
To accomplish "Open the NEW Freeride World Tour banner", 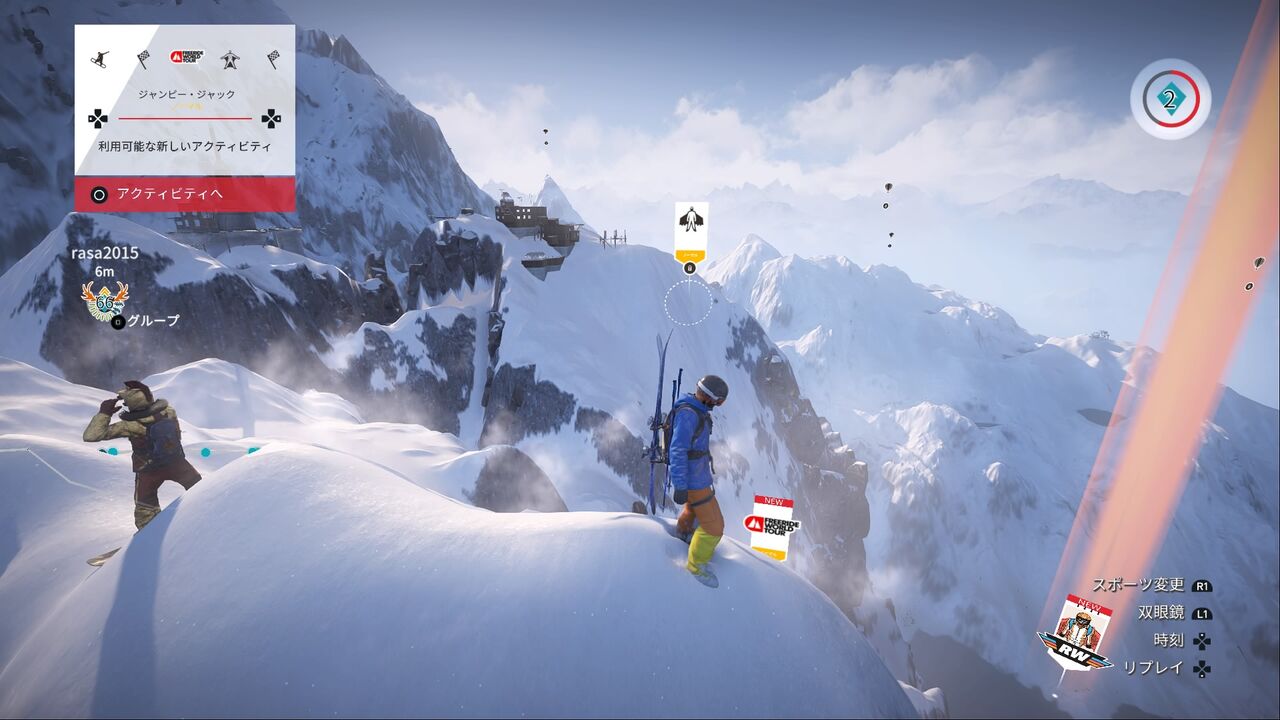I will point(770,520).
